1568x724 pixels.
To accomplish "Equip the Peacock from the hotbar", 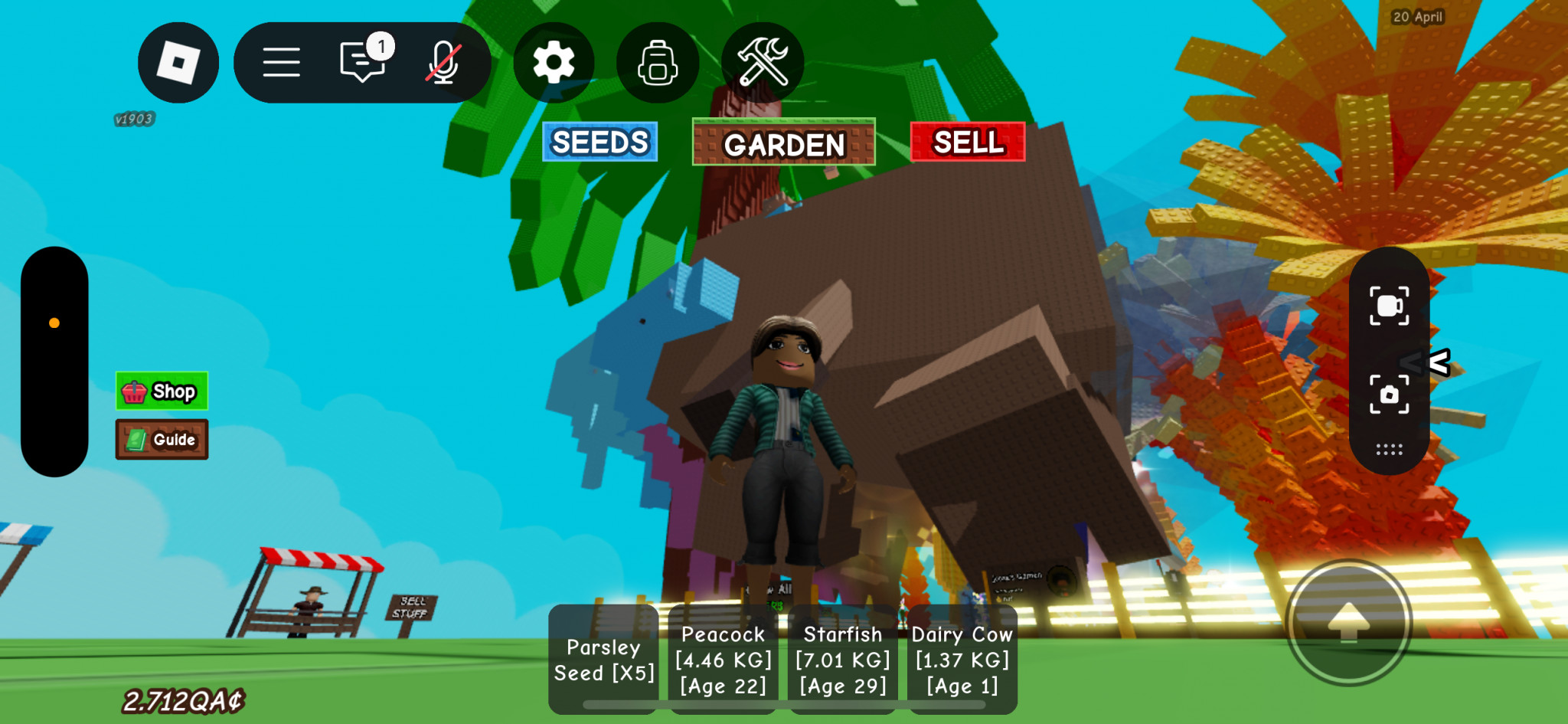I will tap(723, 660).
